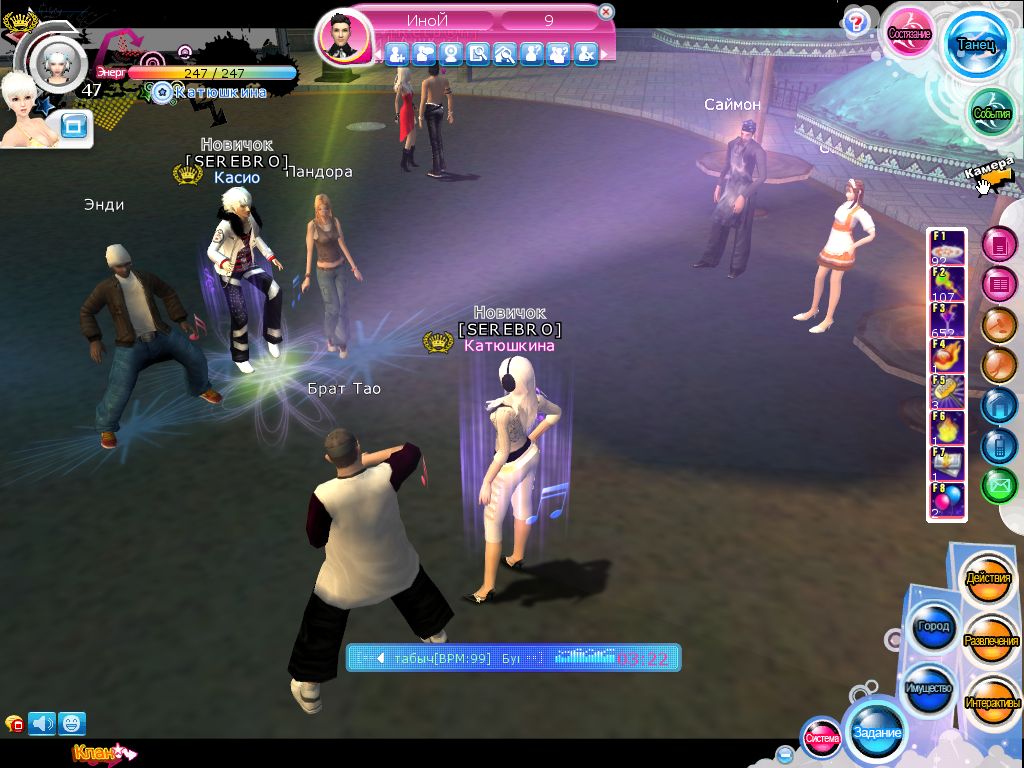Close the ИноЙ player target panel
1024x768 pixels.
click(x=606, y=12)
